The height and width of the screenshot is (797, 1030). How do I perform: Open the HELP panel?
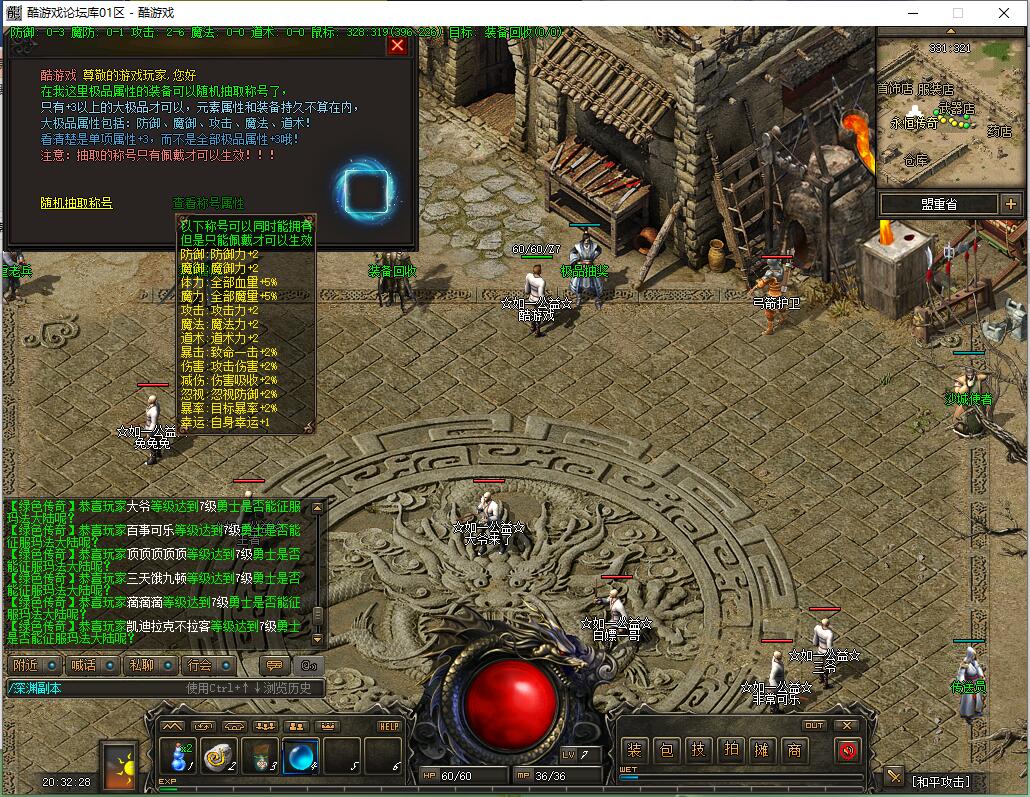coord(389,726)
